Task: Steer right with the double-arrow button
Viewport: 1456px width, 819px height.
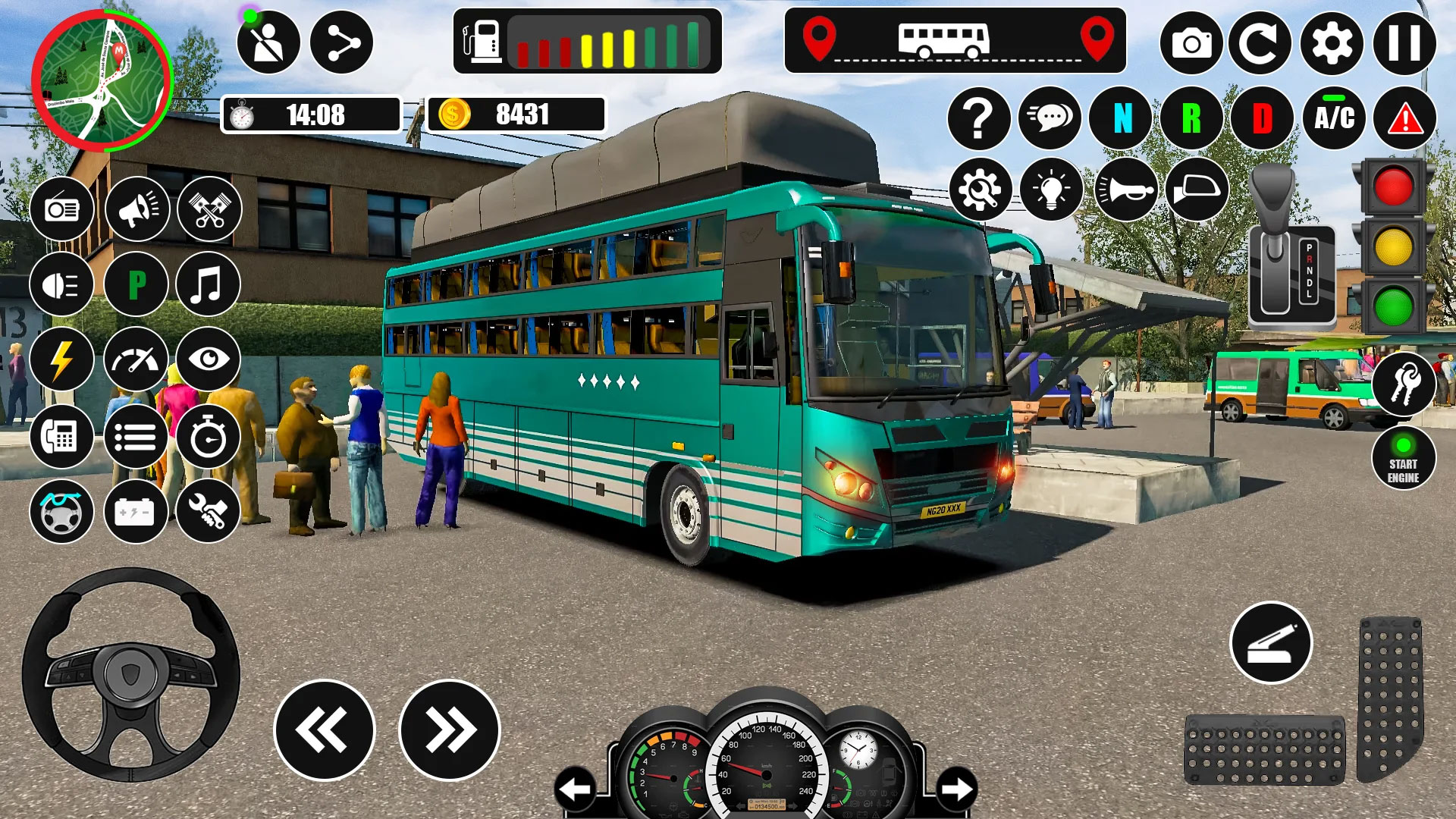Action: pos(449,730)
